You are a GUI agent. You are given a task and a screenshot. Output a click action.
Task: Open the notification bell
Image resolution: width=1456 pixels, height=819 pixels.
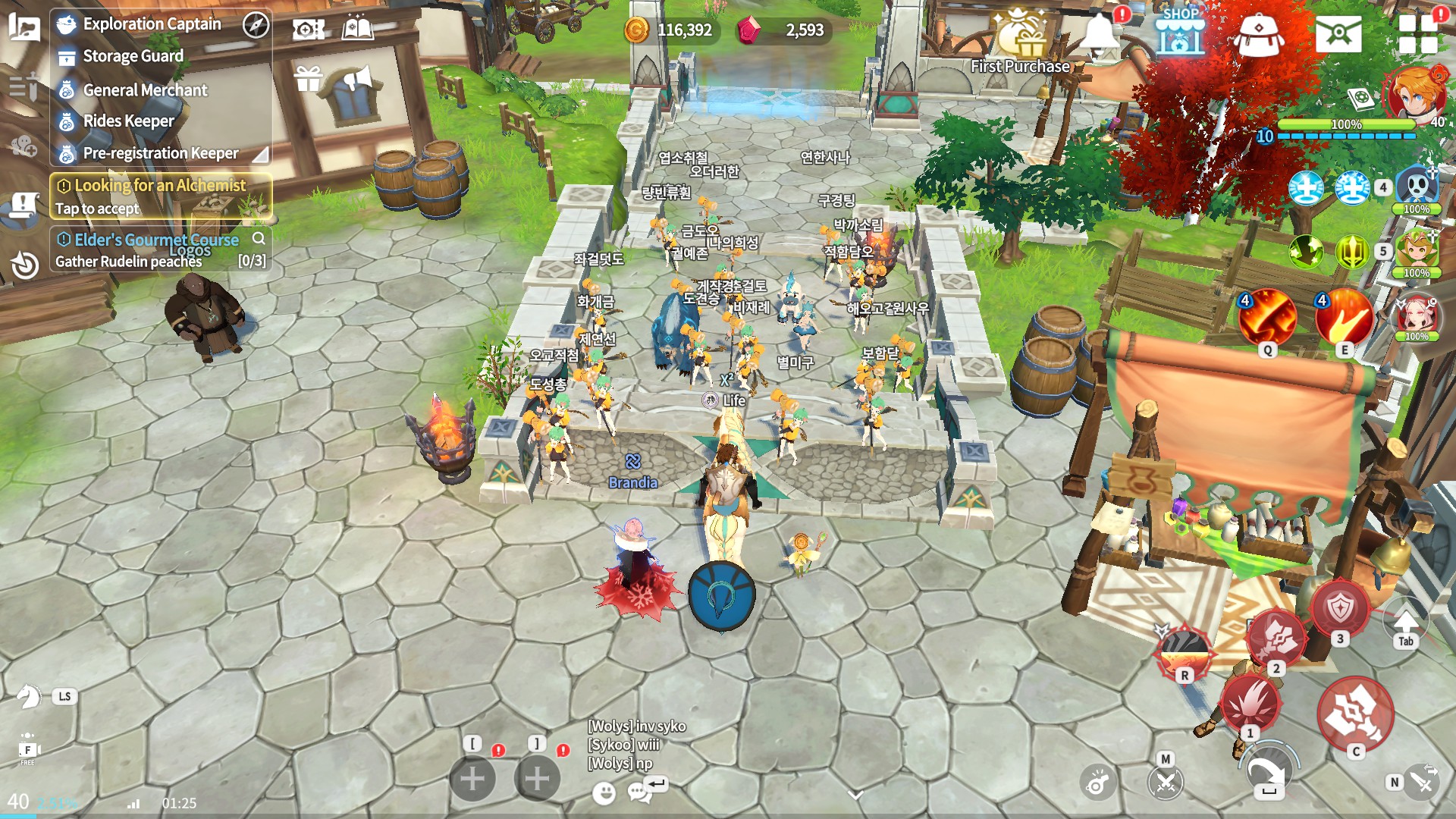1100,33
